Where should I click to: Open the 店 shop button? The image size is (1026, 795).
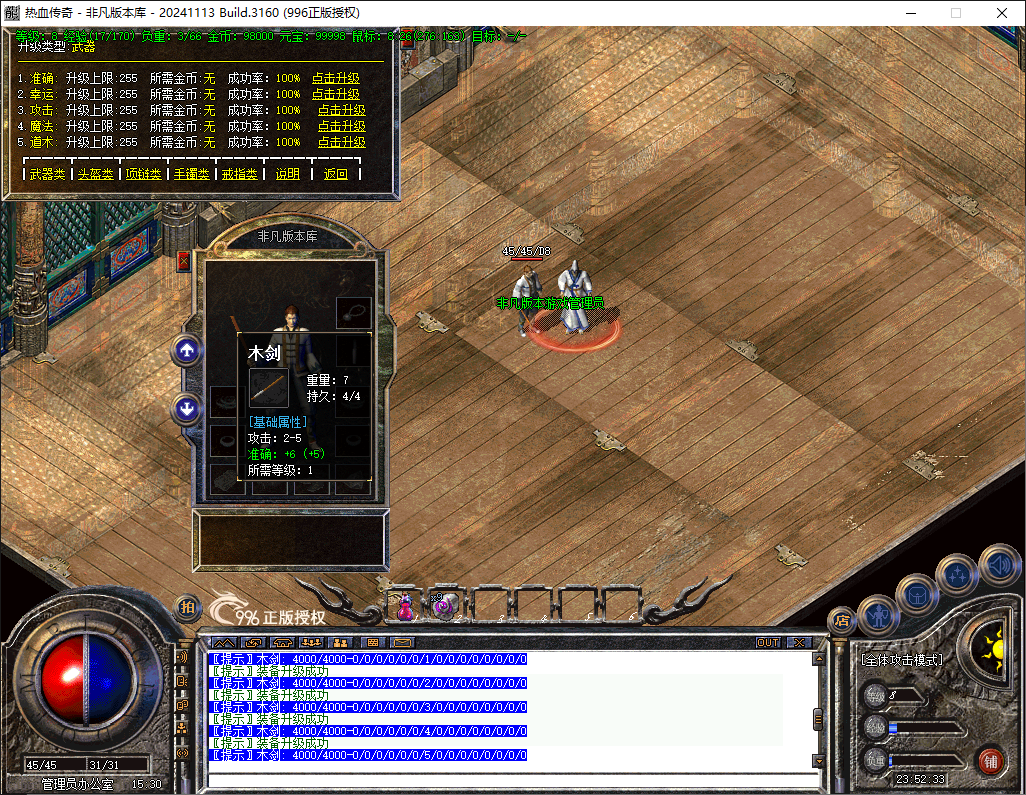(841, 620)
